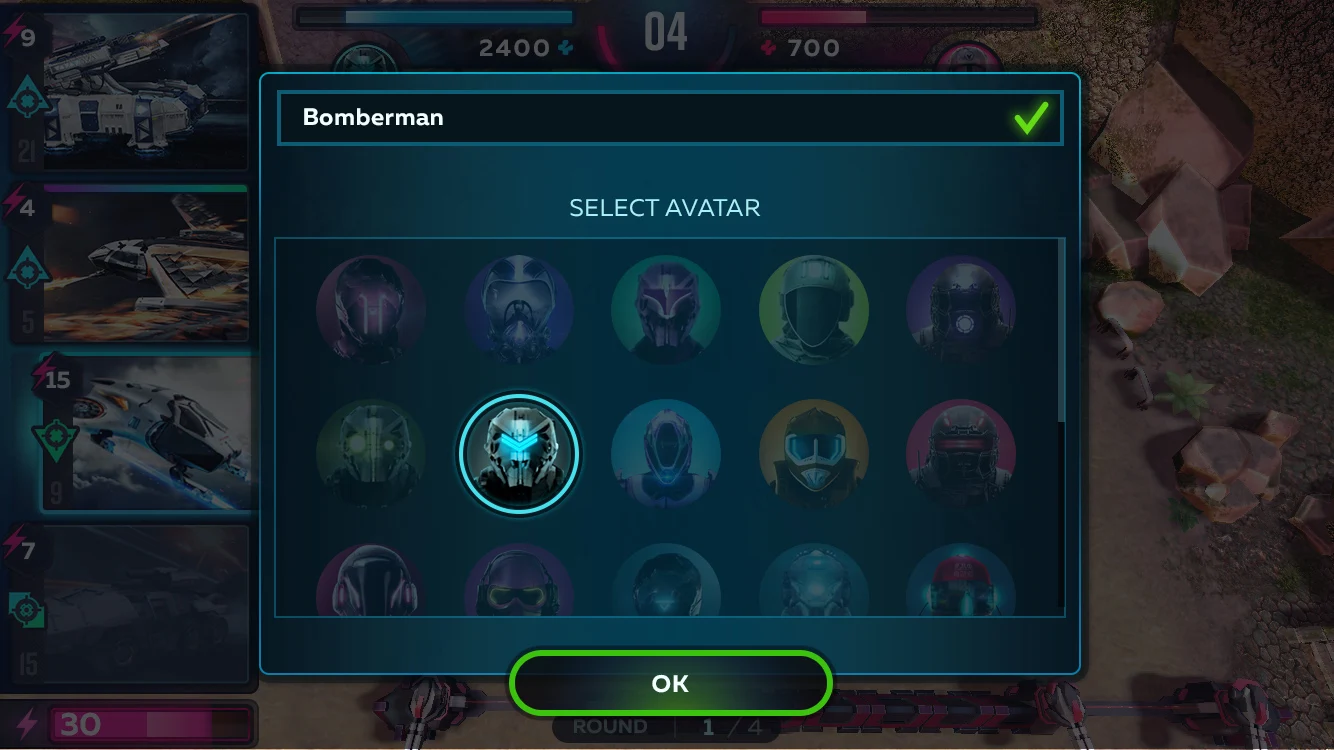
Task: Select the arc-reactor chest armor avatar
Action: [961, 310]
